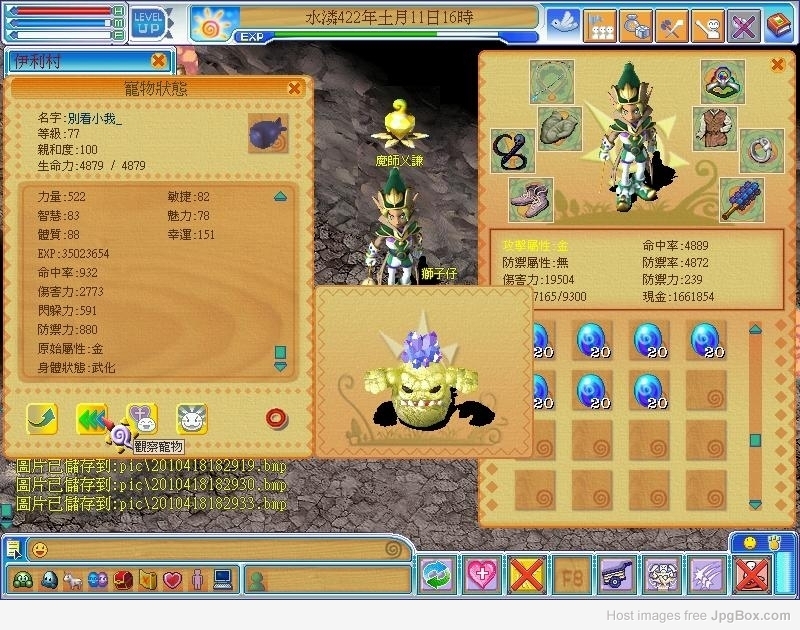Click the curved green arrow pet button
The image size is (800, 630).
tap(42, 418)
